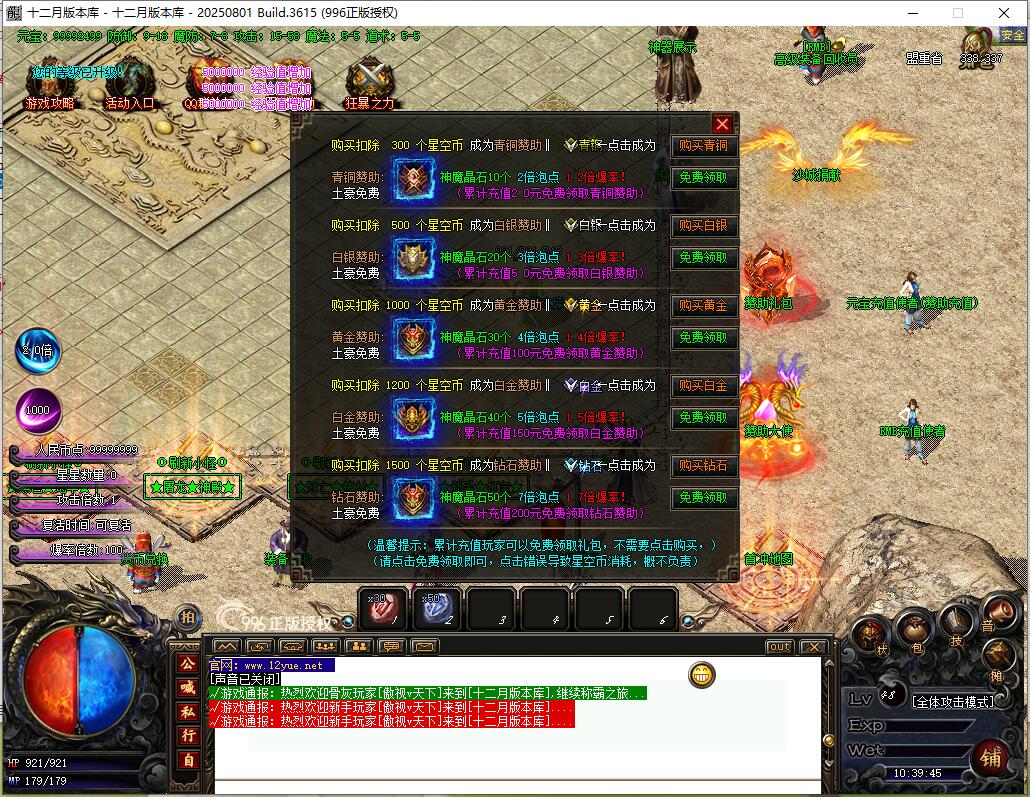Close the sponsorship purchase panel
This screenshot has height=797, width=1030.
click(x=722, y=124)
